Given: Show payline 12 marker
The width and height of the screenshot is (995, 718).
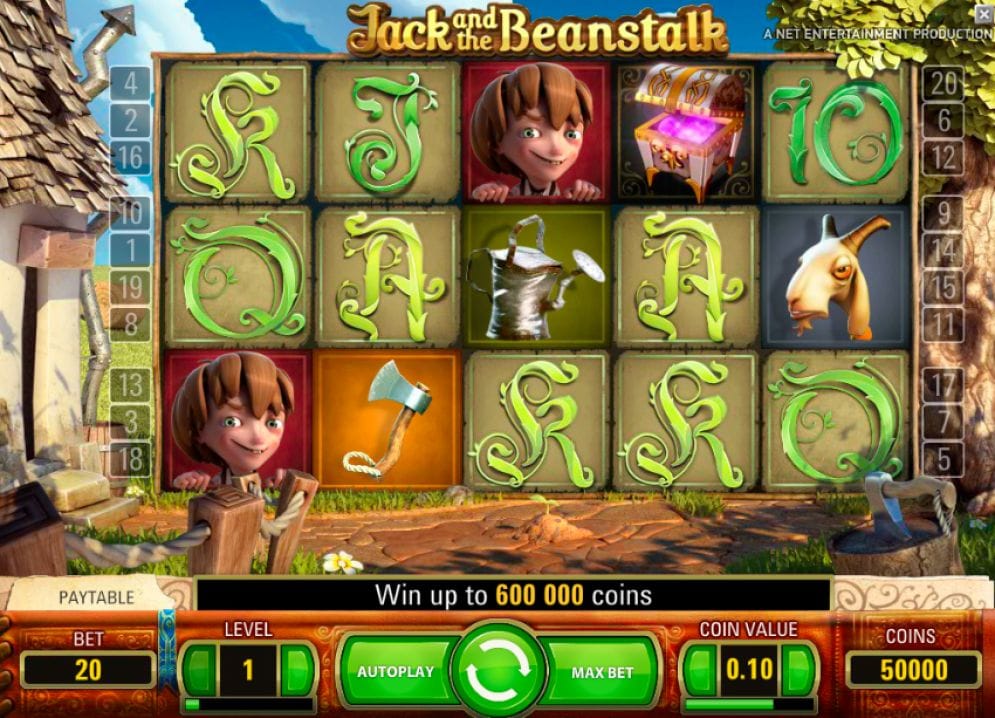Looking at the screenshot, I should coord(942,157).
